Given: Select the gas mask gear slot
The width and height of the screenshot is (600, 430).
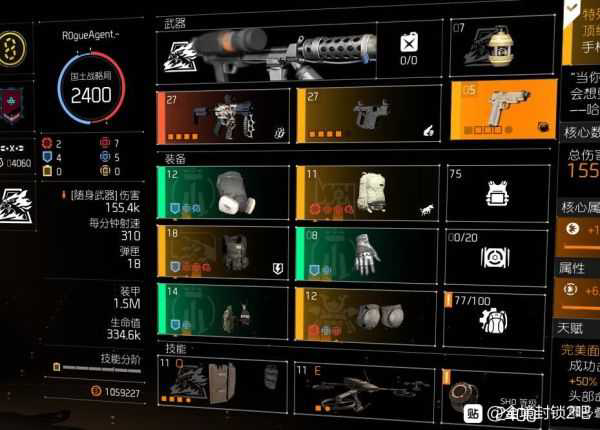Looking at the screenshot, I should (222, 192).
